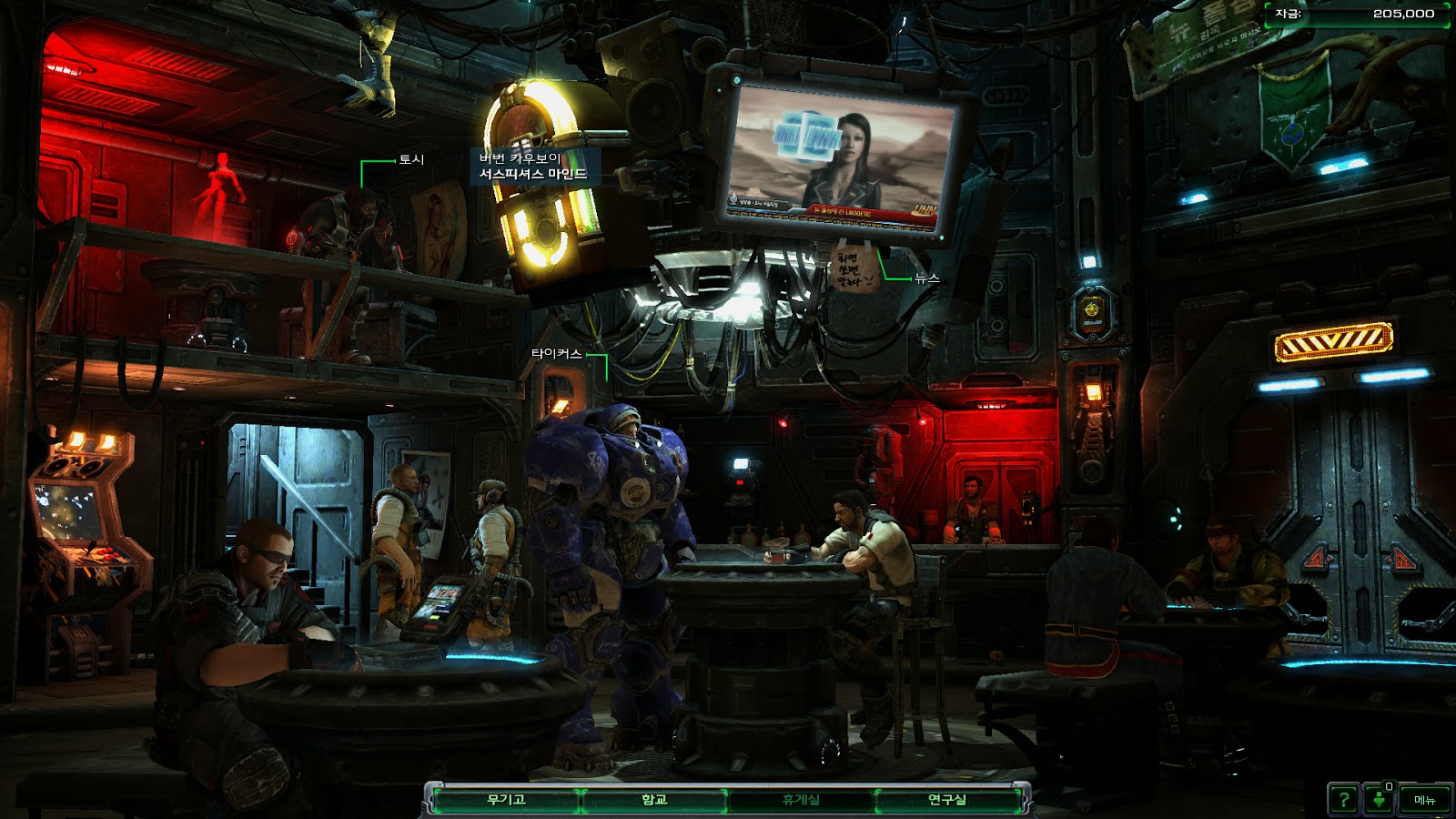Watch the 뉴스 broadcast via its label
Viewport: 1456px width, 819px height.
926,278
